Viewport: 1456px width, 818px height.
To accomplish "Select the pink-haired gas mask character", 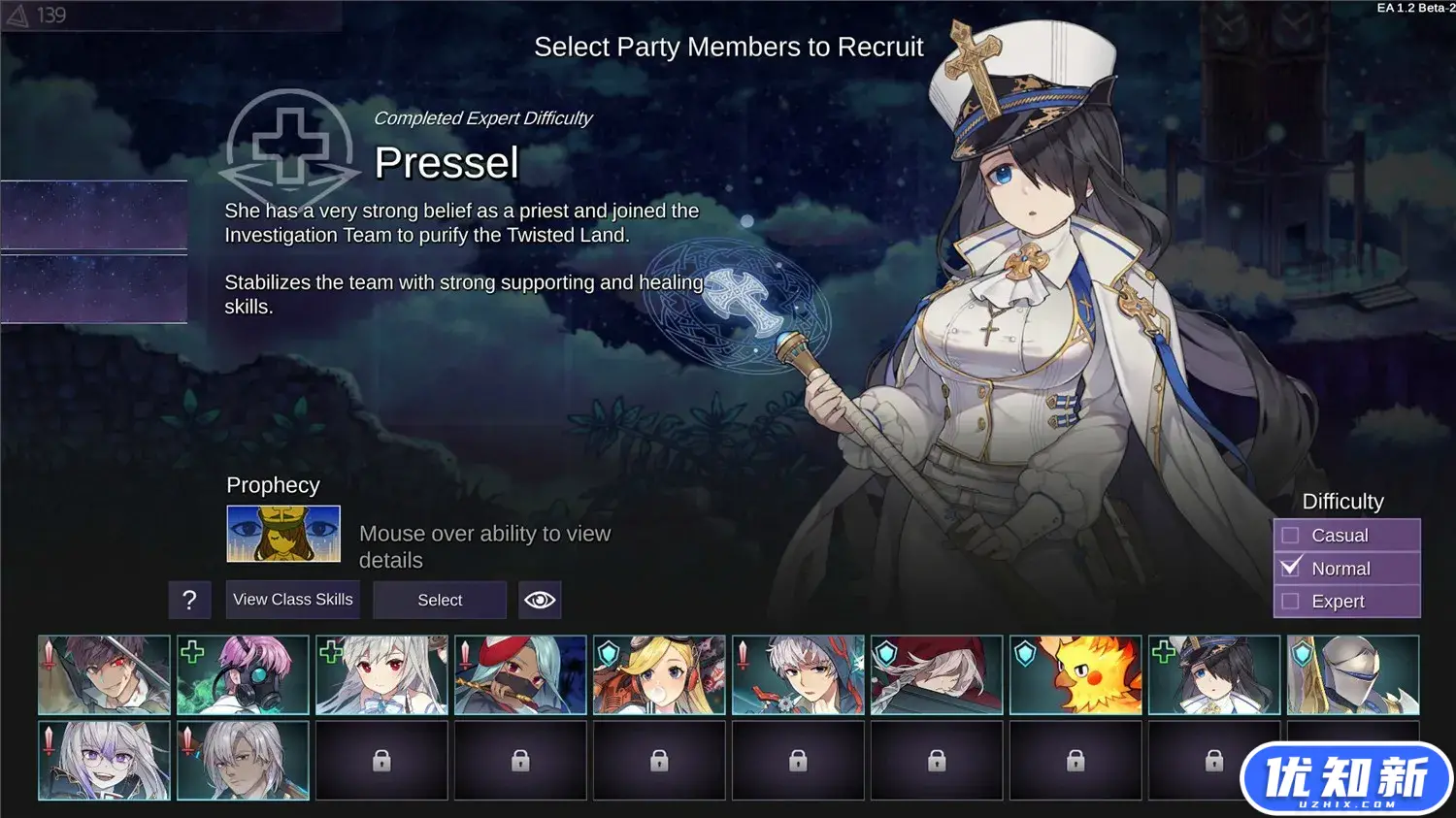I will point(243,675).
